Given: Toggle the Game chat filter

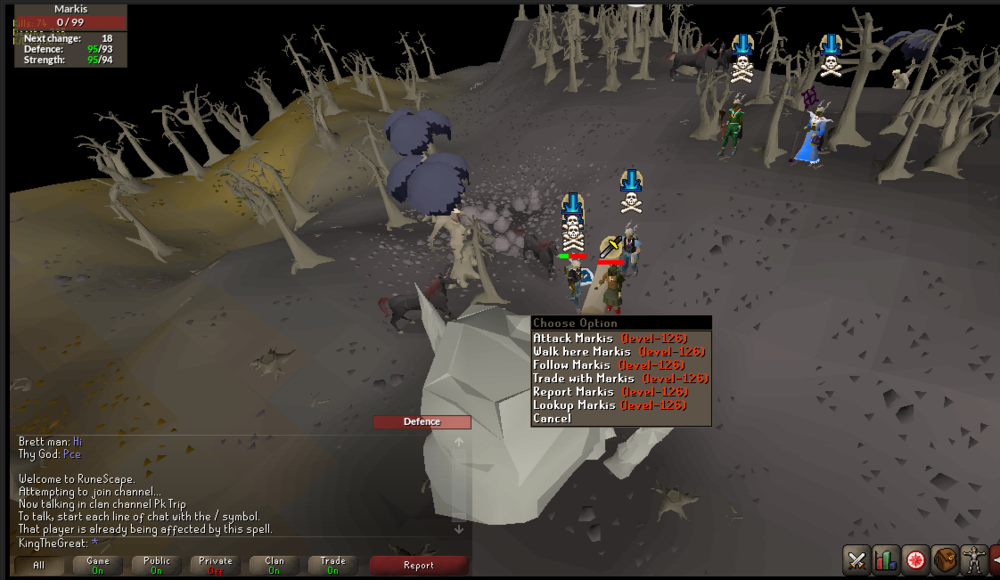Looking at the screenshot, I should (98, 565).
